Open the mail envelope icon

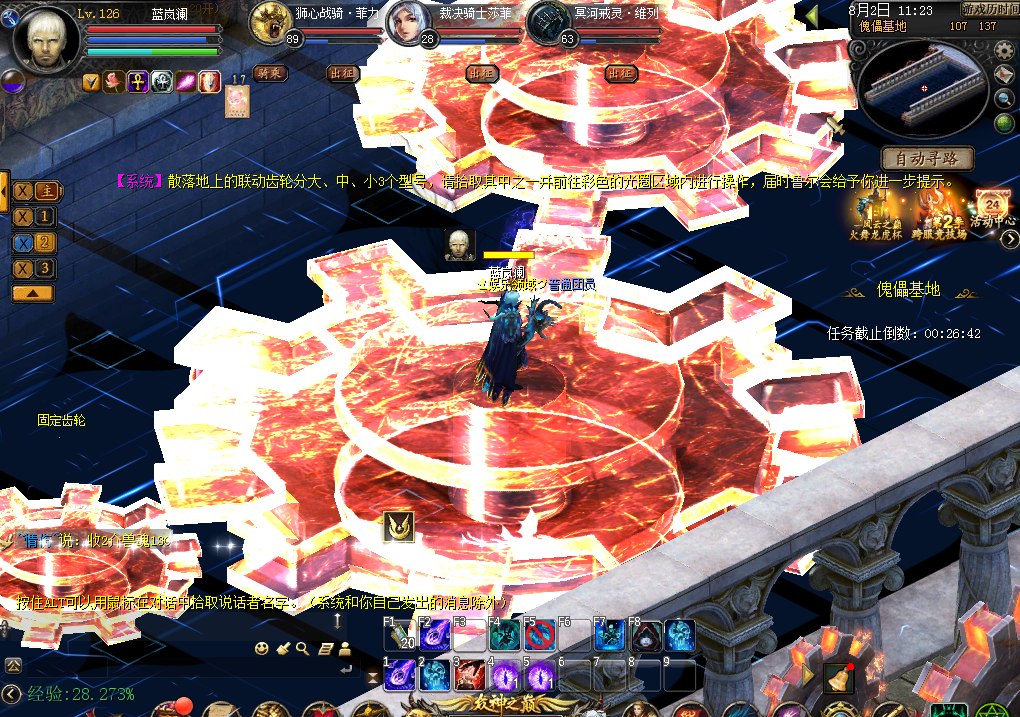pos(1005,74)
